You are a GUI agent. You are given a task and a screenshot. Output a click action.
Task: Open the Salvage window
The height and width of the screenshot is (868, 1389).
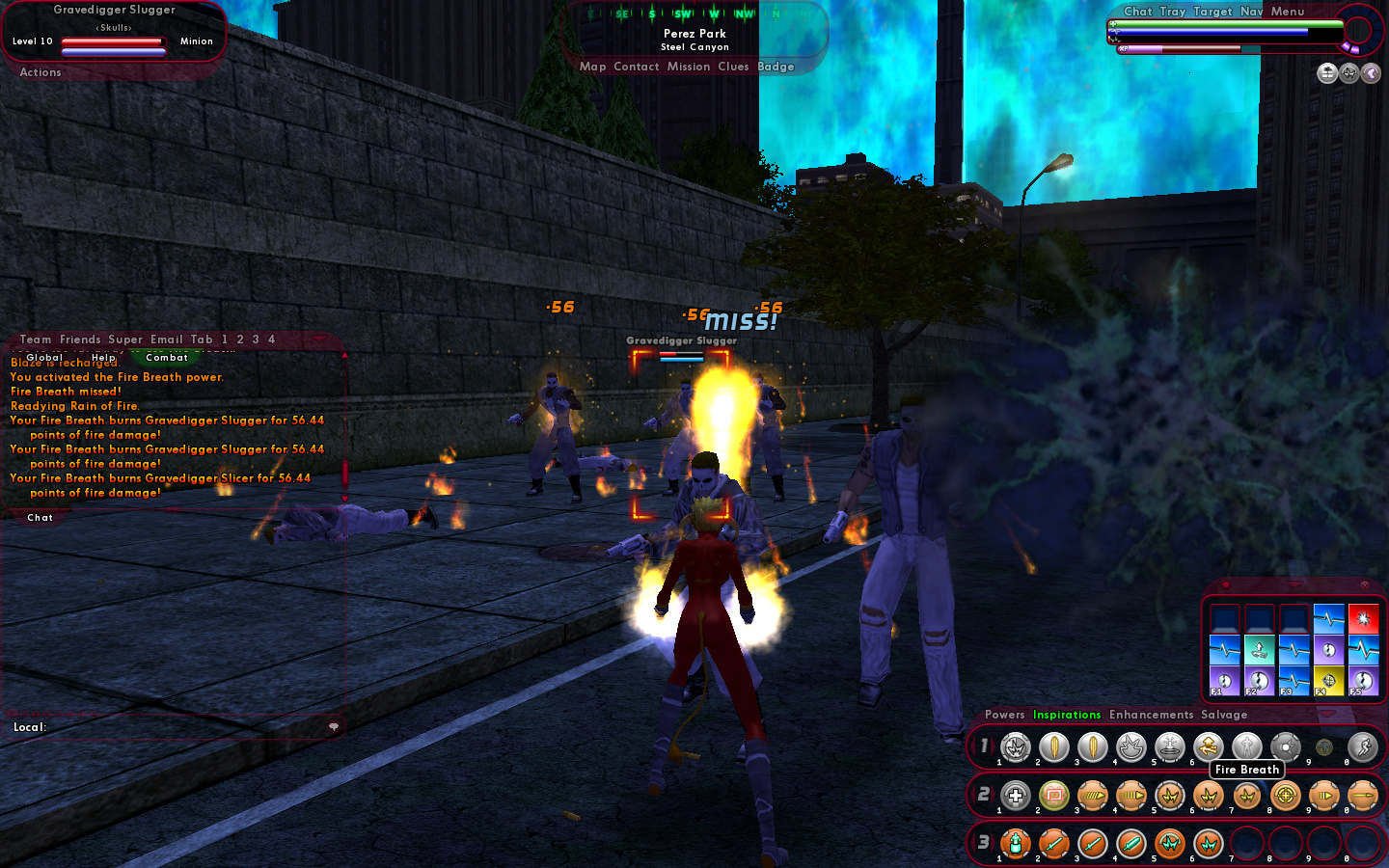[x=1224, y=715]
